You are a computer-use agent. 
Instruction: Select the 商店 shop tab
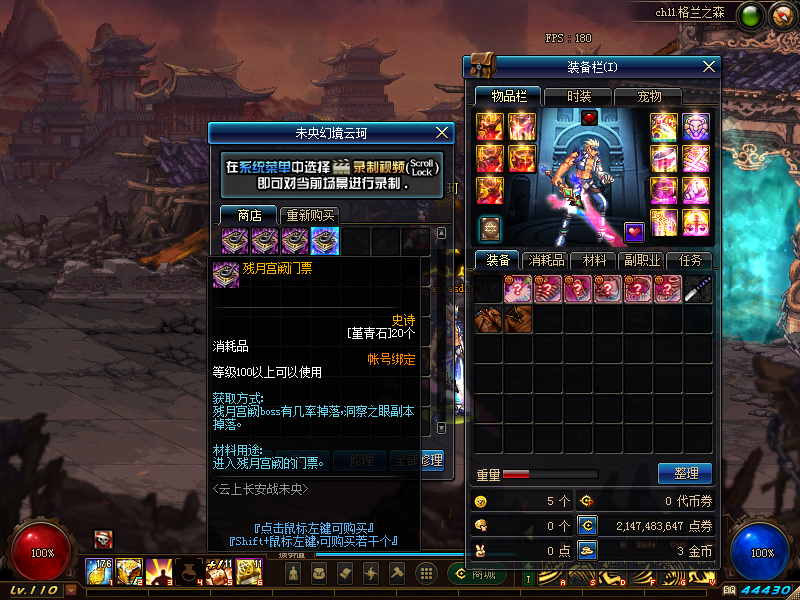[249, 215]
